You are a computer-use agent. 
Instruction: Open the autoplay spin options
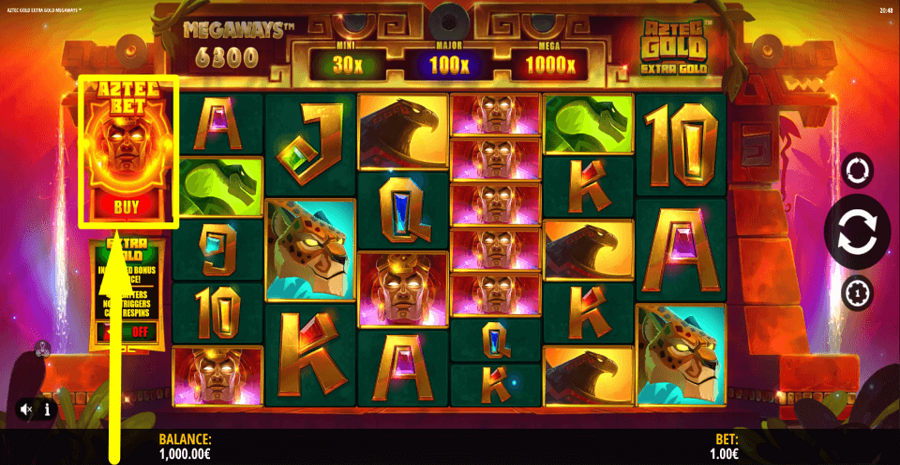pos(858,170)
